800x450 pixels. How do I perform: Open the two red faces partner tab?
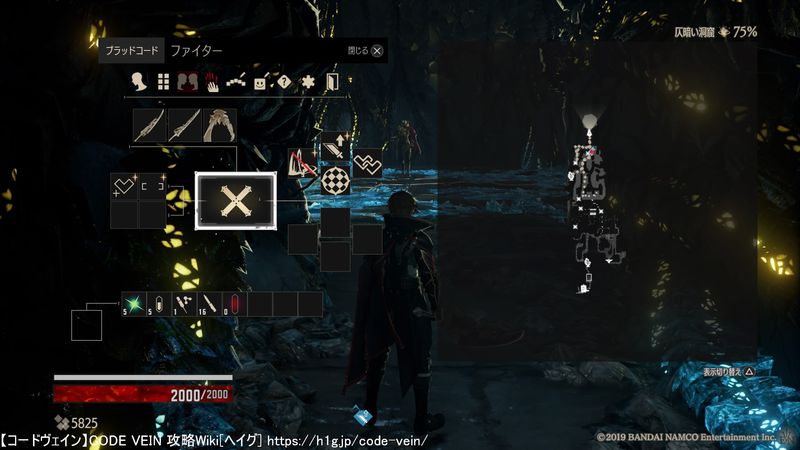(x=188, y=81)
